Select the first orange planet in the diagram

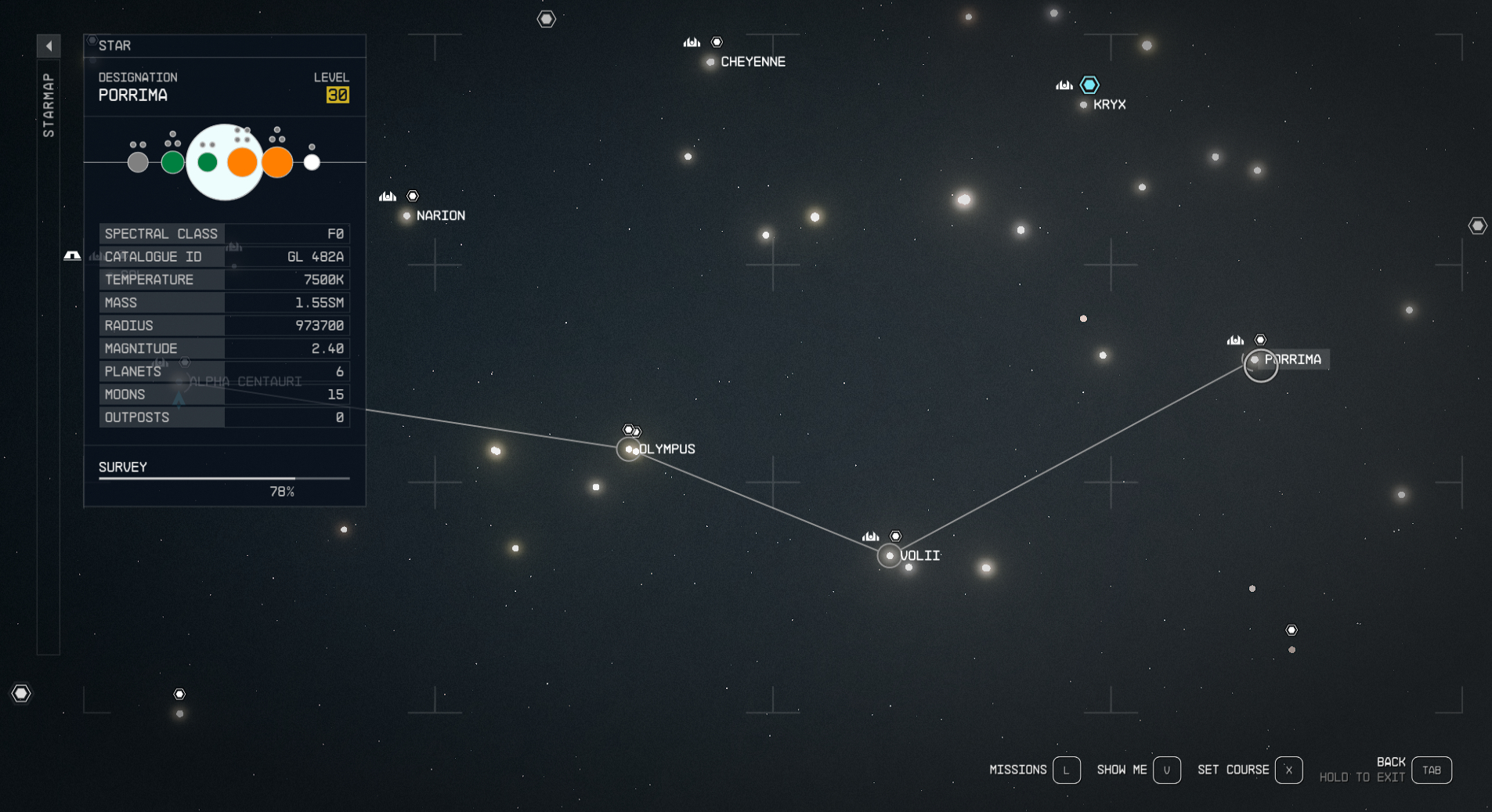pos(242,162)
